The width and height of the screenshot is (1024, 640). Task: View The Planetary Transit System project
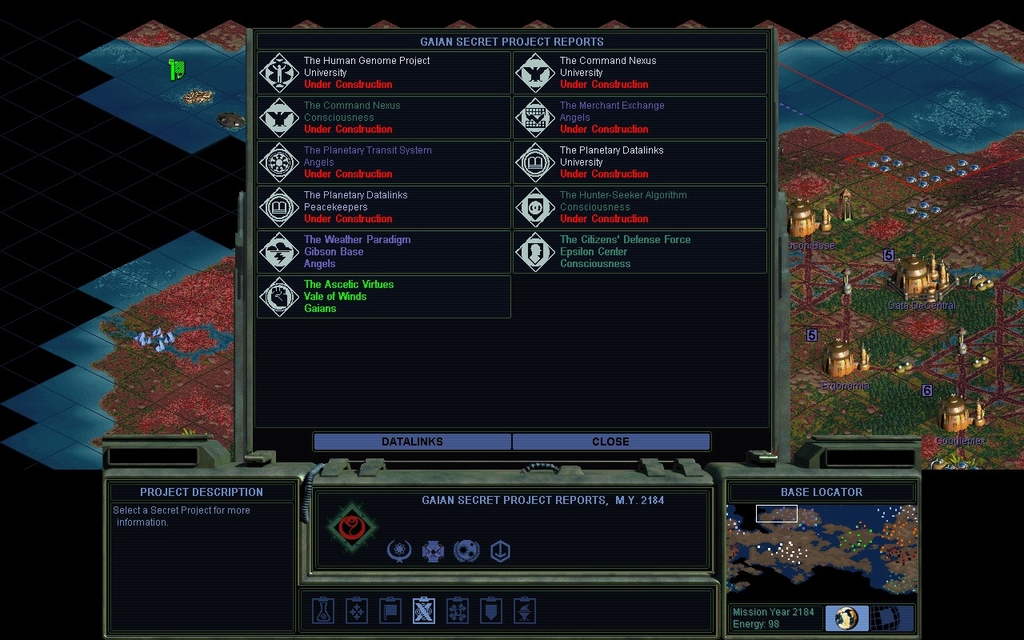[x=384, y=162]
